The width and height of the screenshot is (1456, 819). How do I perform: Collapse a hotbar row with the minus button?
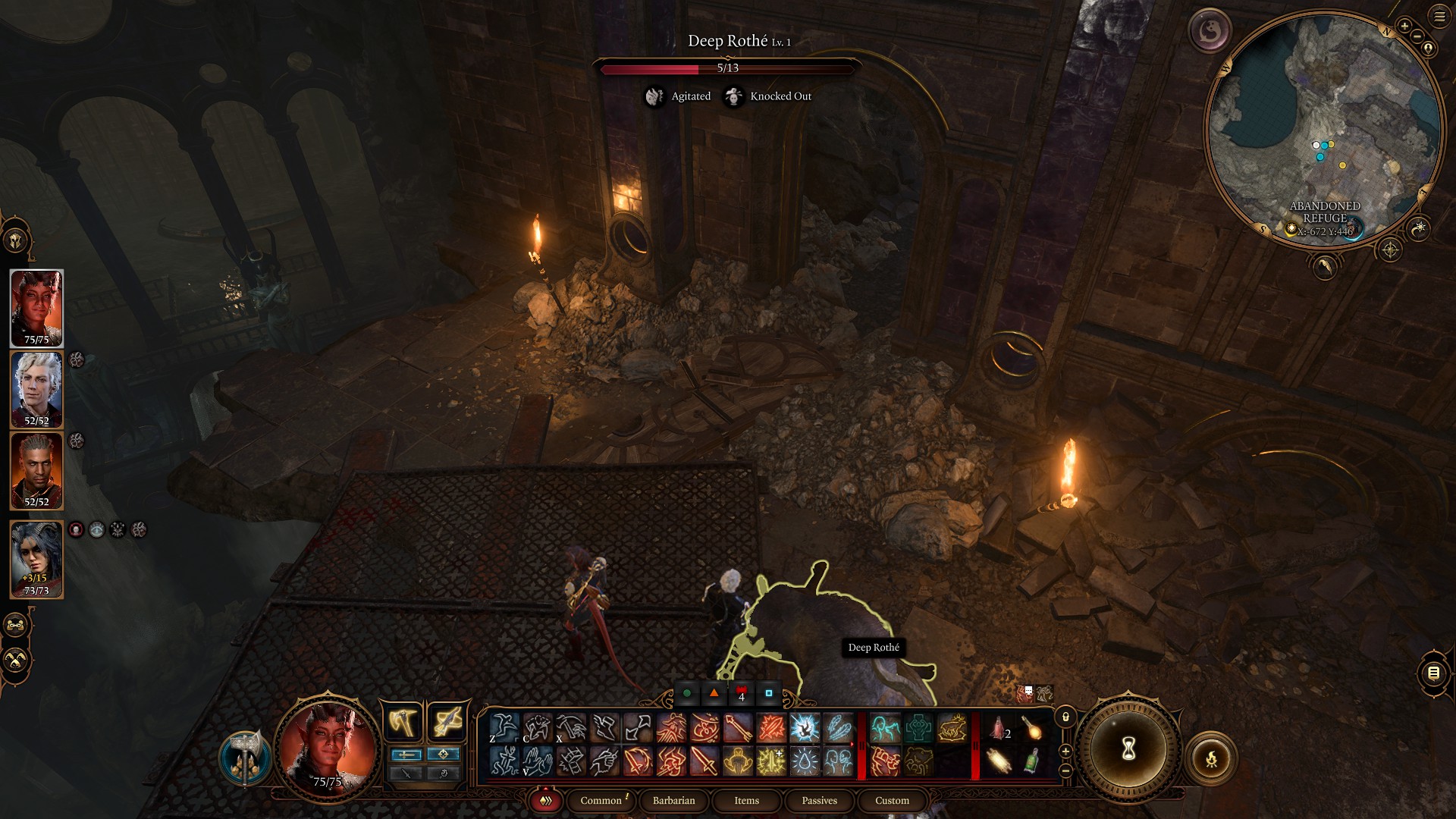click(1065, 771)
